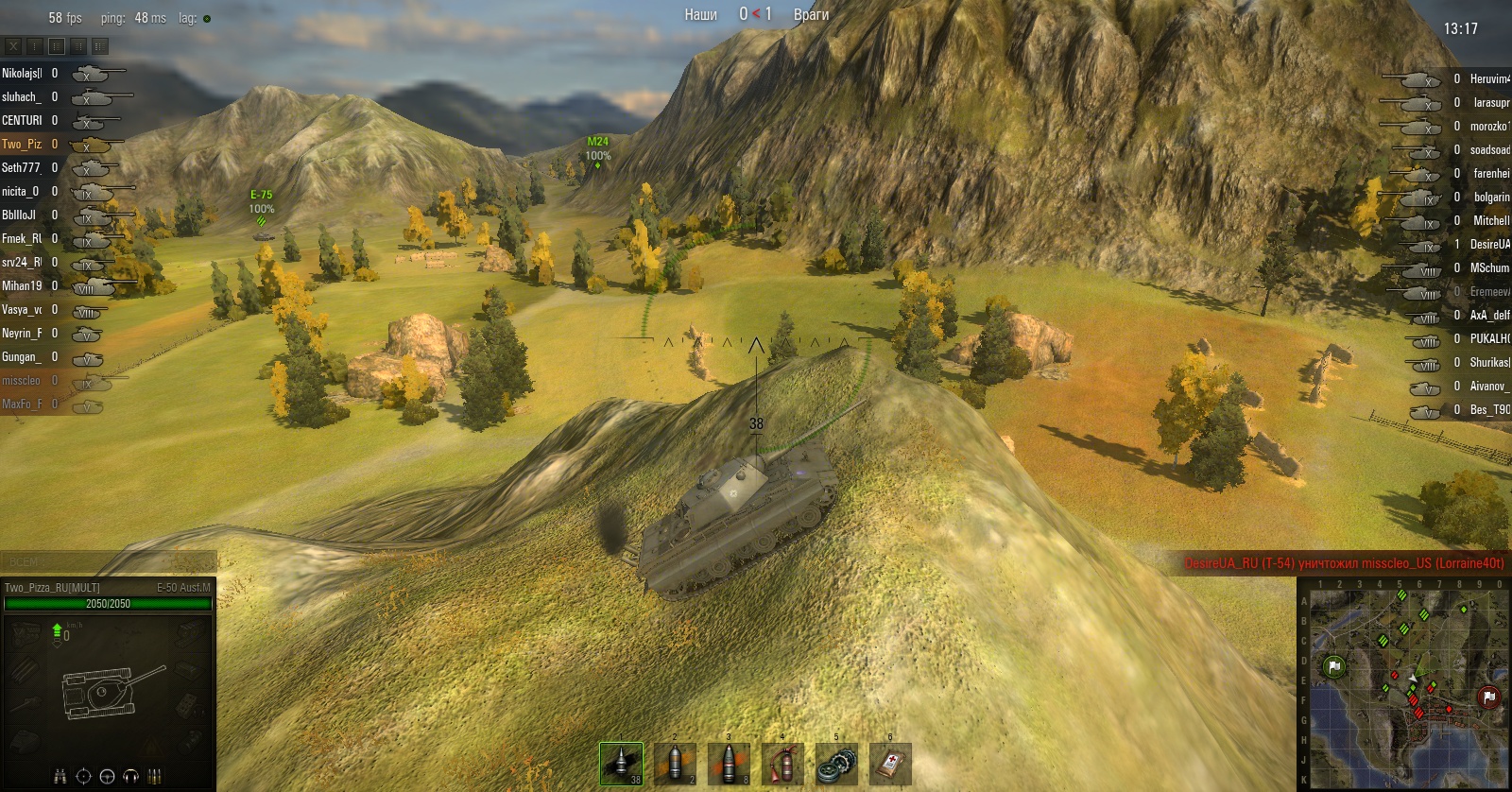Activate the repair kit consumable
The height and width of the screenshot is (792, 1512).
tap(836, 764)
